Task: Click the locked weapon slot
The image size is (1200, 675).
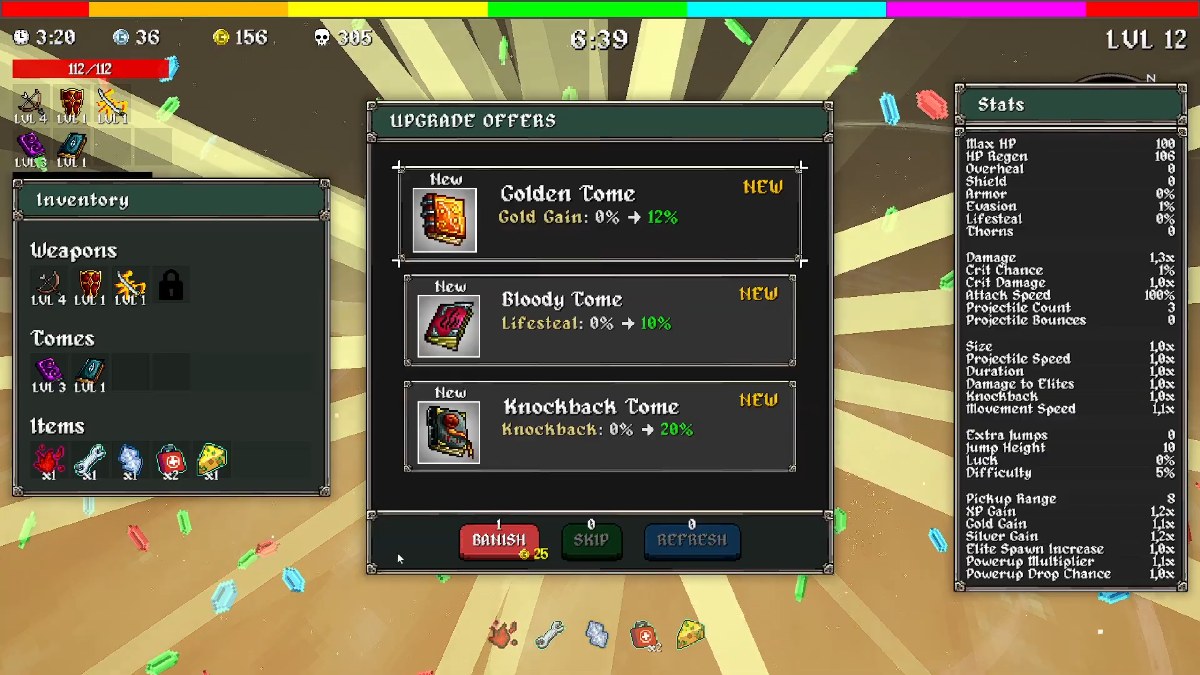Action: [x=171, y=286]
